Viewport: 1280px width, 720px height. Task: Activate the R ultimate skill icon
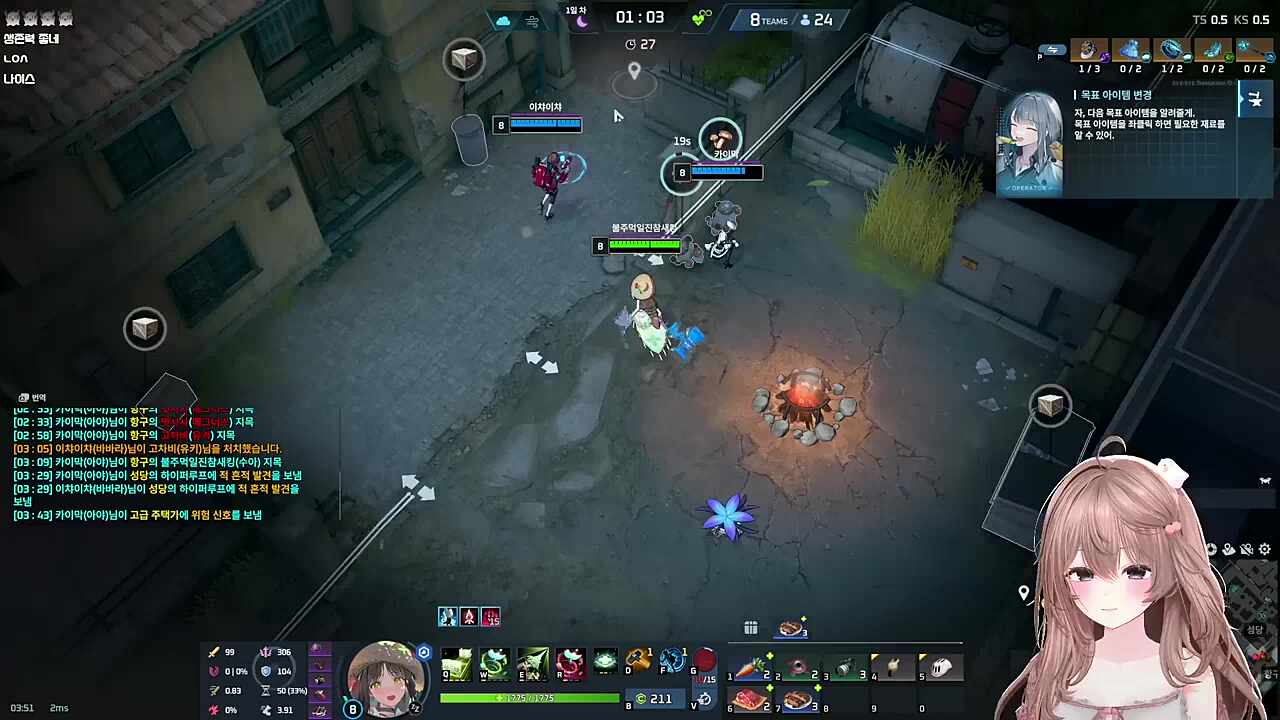(x=570, y=663)
